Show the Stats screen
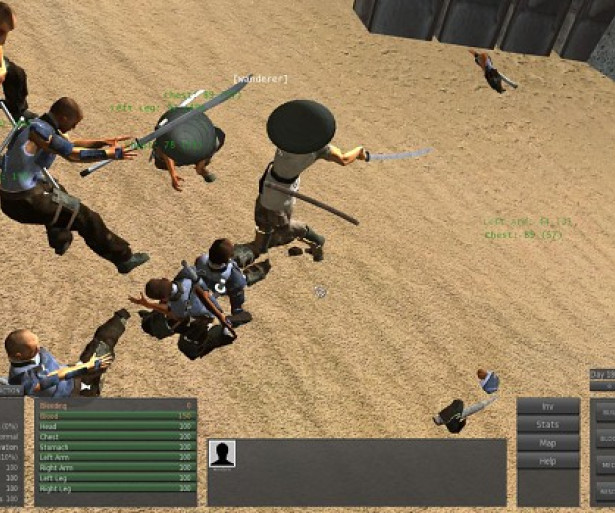Viewport: 615px width, 513px height. tap(548, 425)
